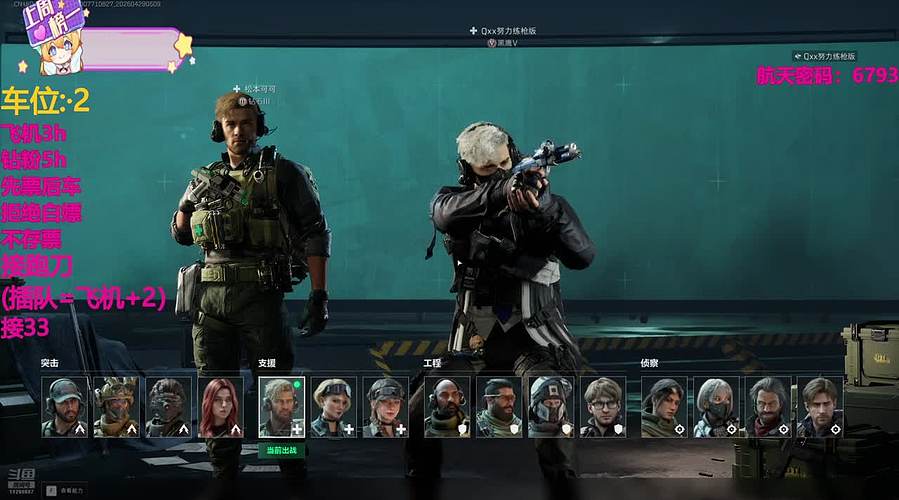Screen dimensions: 899x500
Task: Choose the dark-haired female recon operator
Action: click(x=663, y=407)
